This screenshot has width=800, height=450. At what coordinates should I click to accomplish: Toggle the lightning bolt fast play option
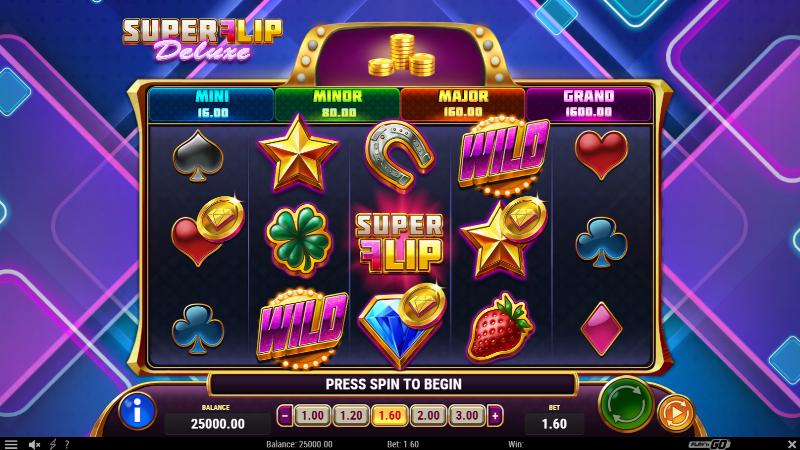coord(53,443)
